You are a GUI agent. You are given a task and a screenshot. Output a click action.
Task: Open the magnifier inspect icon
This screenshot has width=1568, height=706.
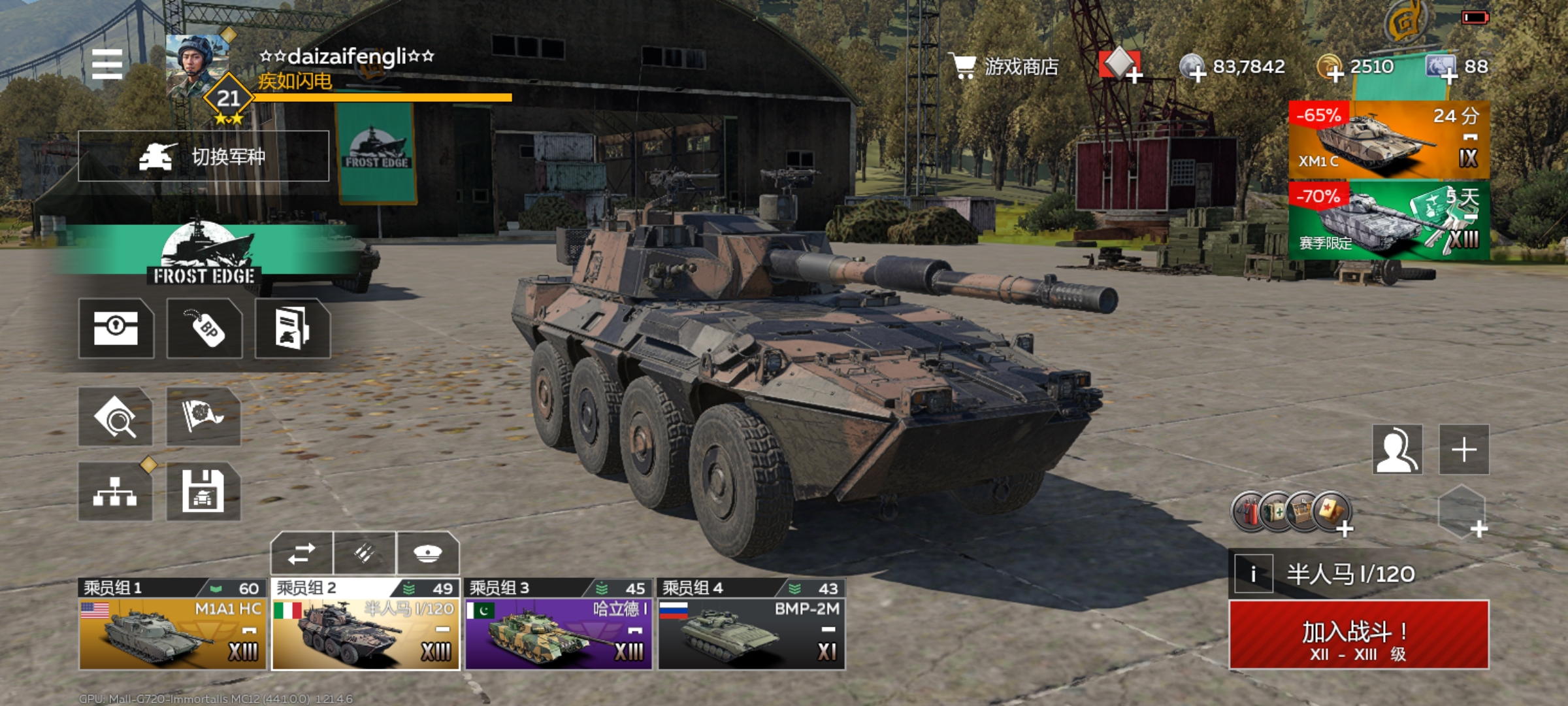[115, 417]
